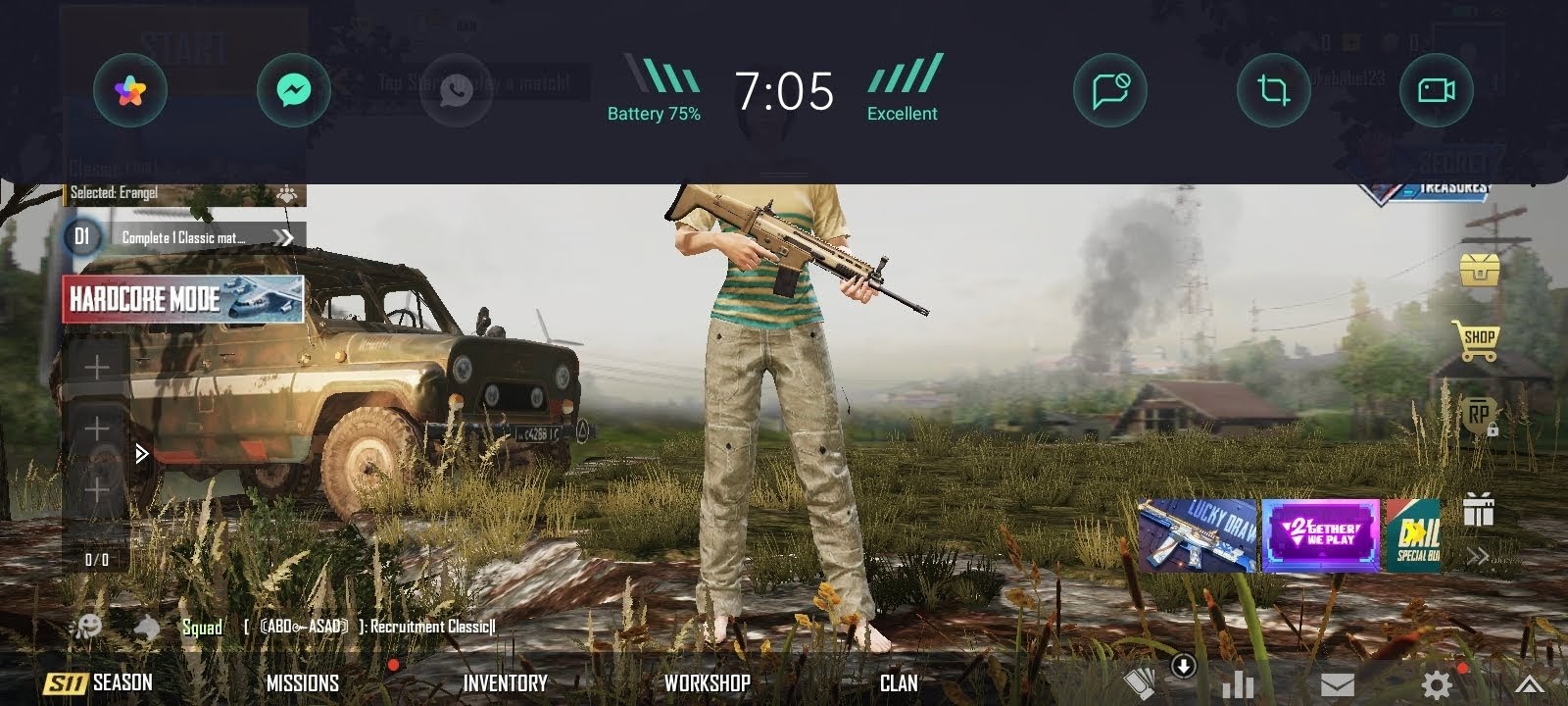Open the Clan page
Viewport: 1568px width, 706px height.
pos(899,682)
